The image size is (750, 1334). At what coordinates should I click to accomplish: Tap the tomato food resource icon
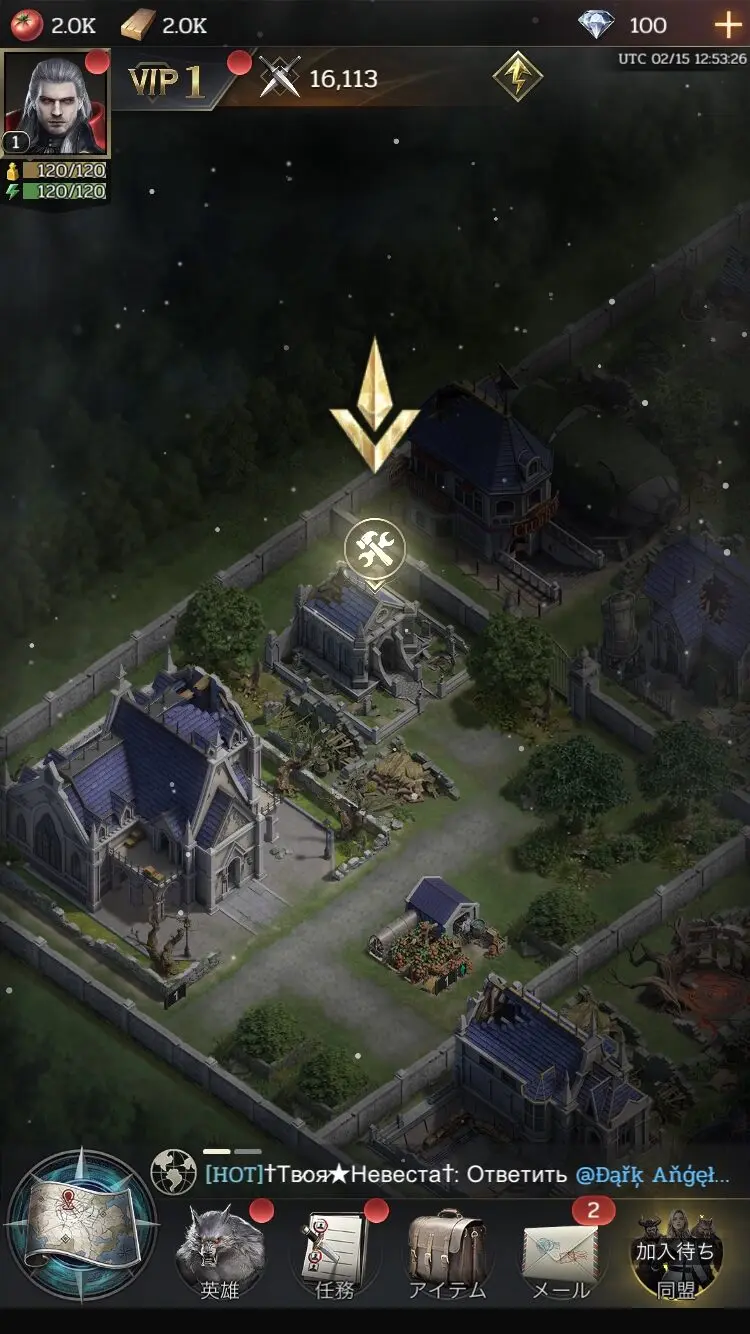(27, 25)
